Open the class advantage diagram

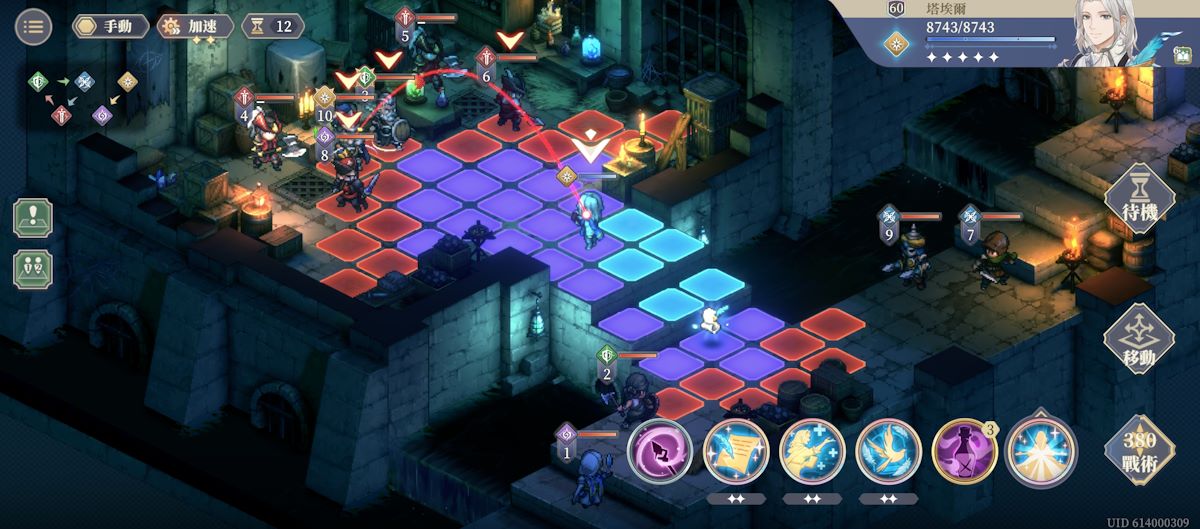[x=86, y=97]
